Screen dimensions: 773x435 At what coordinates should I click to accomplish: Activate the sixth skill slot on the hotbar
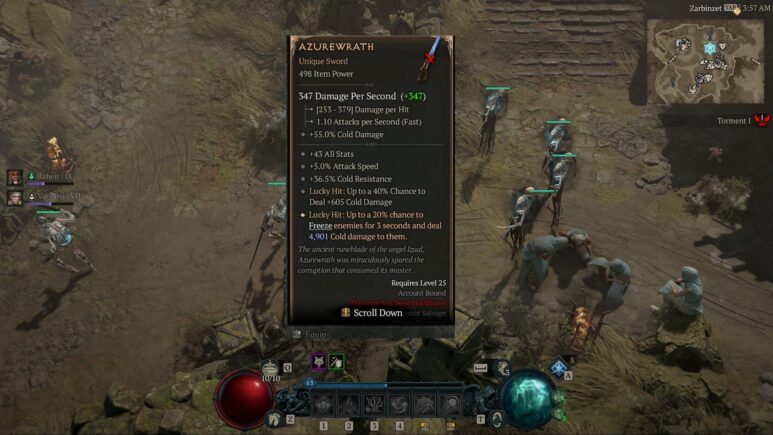pyautogui.click(x=451, y=404)
